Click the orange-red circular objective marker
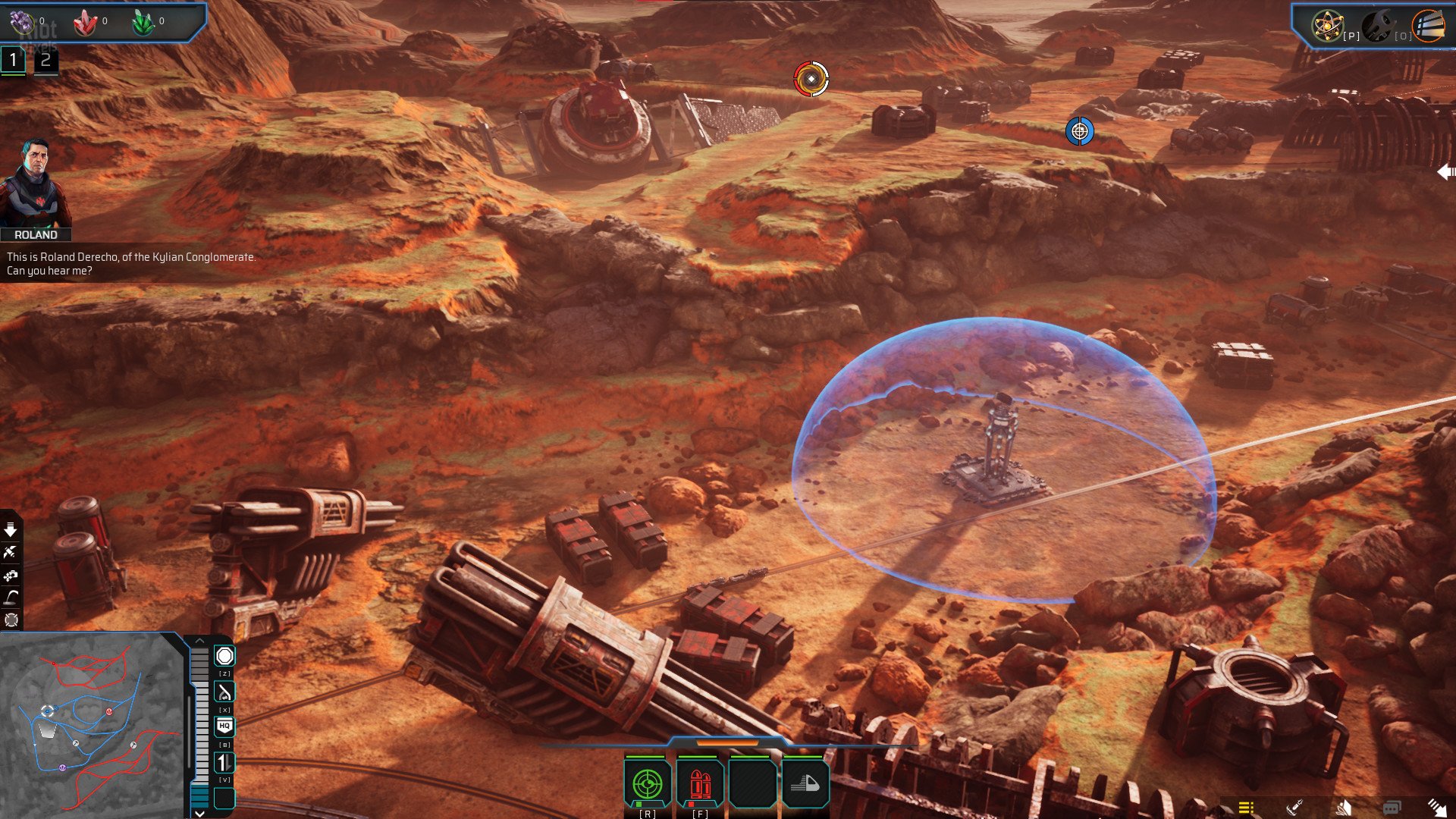The height and width of the screenshot is (819, 1456). (x=811, y=79)
